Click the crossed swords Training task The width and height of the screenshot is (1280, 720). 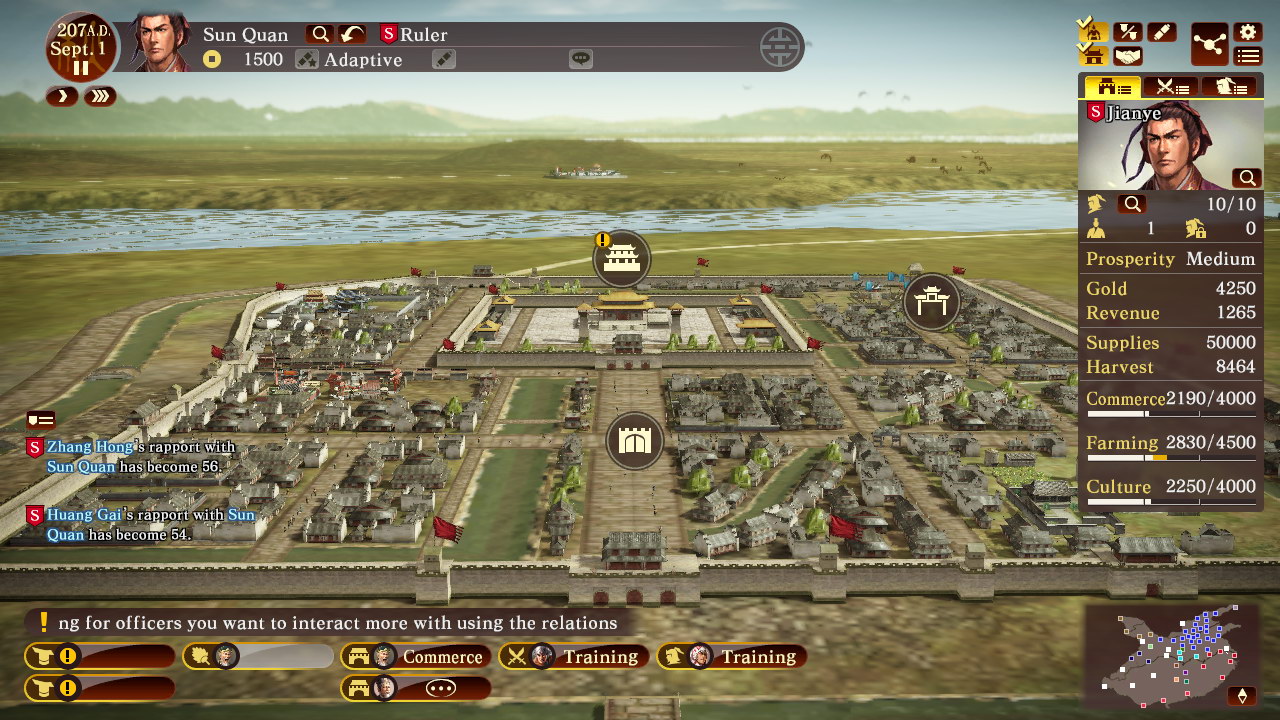coord(574,657)
